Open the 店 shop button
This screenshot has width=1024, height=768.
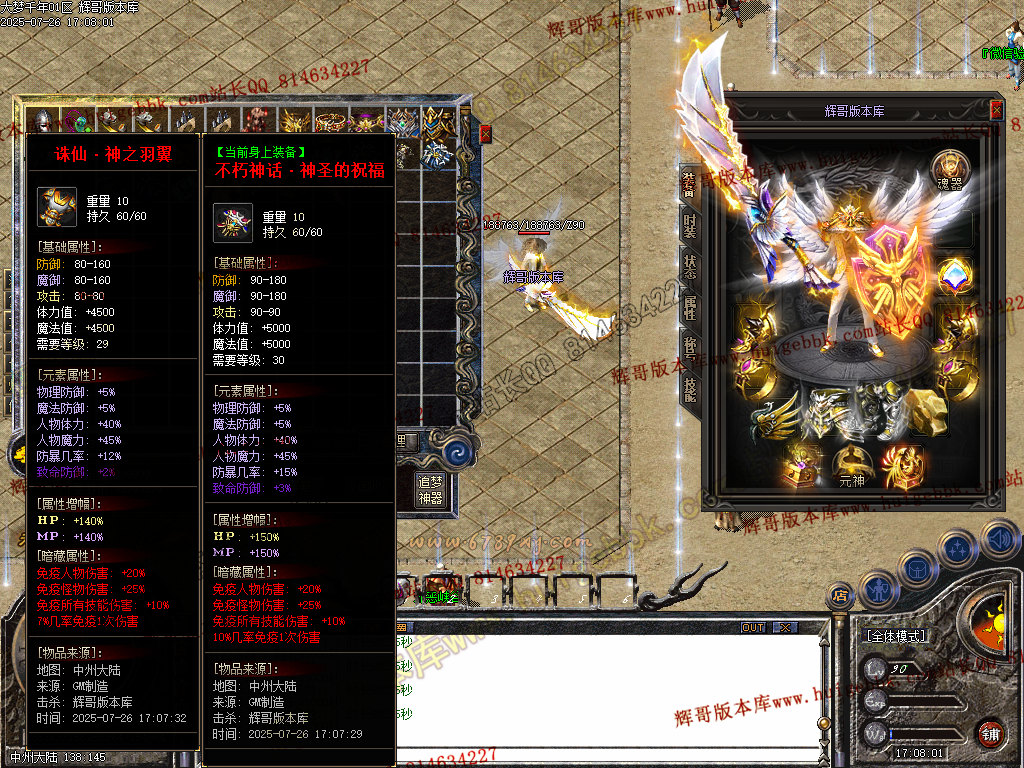(x=840, y=598)
